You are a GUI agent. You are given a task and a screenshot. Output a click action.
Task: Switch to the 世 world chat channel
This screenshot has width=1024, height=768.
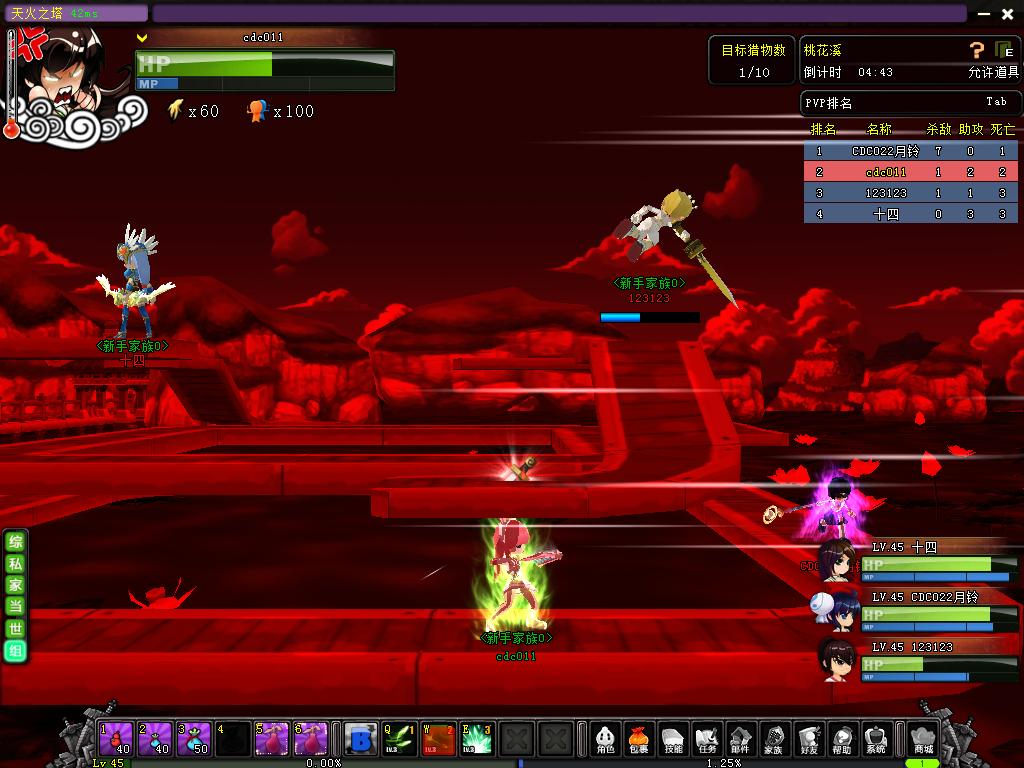pyautogui.click(x=15, y=629)
